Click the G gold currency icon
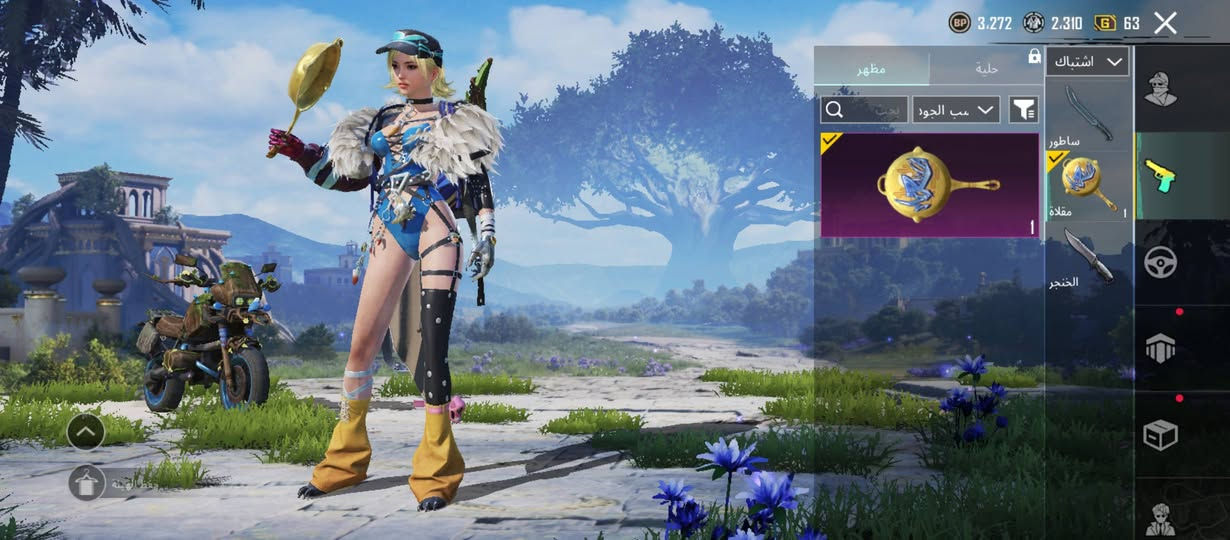Screen dimensions: 1230x540 click(1105, 23)
